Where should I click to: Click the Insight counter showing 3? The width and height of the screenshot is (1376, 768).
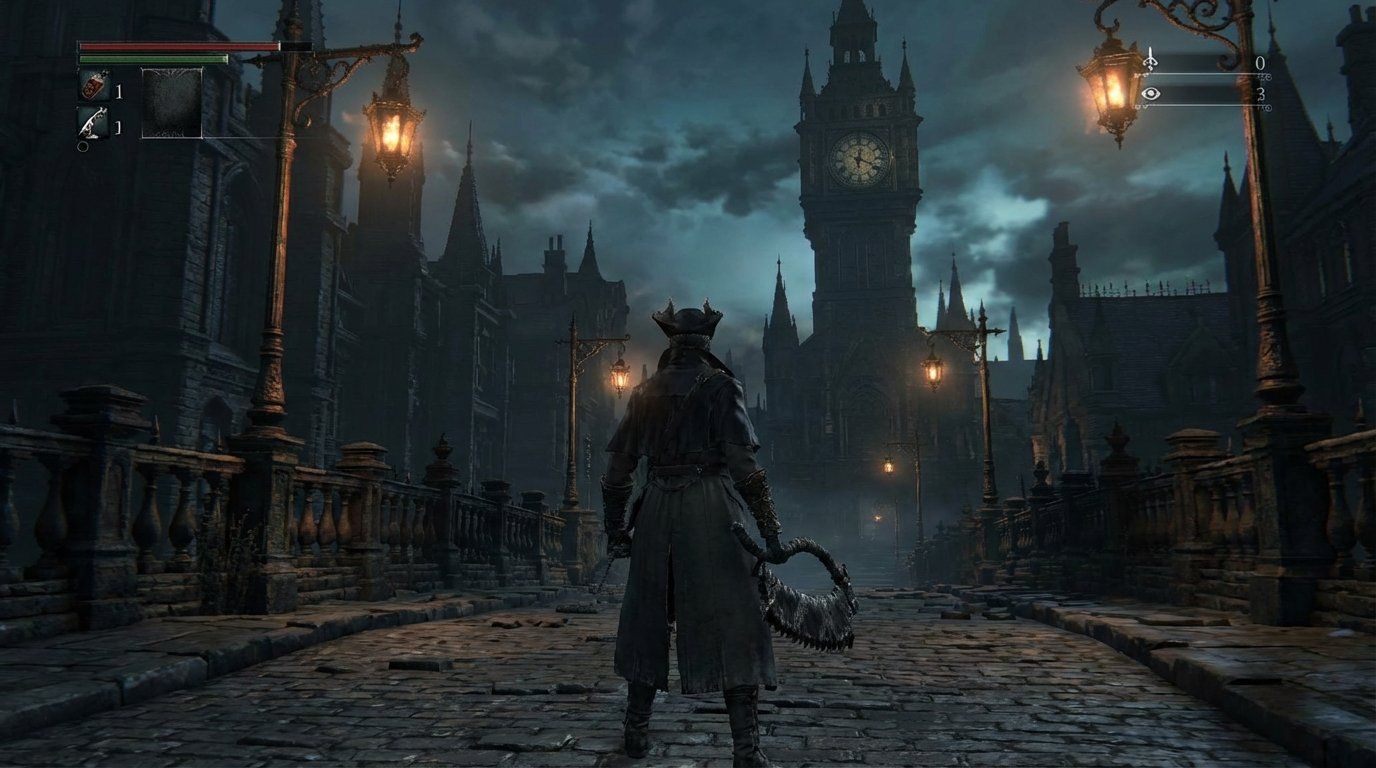[1262, 96]
